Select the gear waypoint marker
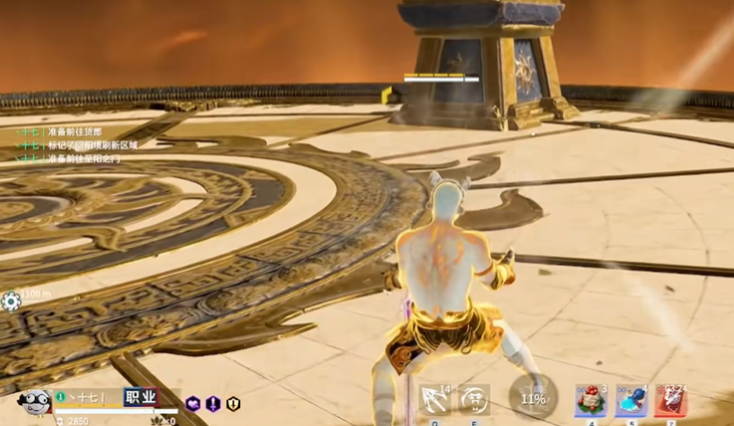This screenshot has width=734, height=426. point(11,300)
